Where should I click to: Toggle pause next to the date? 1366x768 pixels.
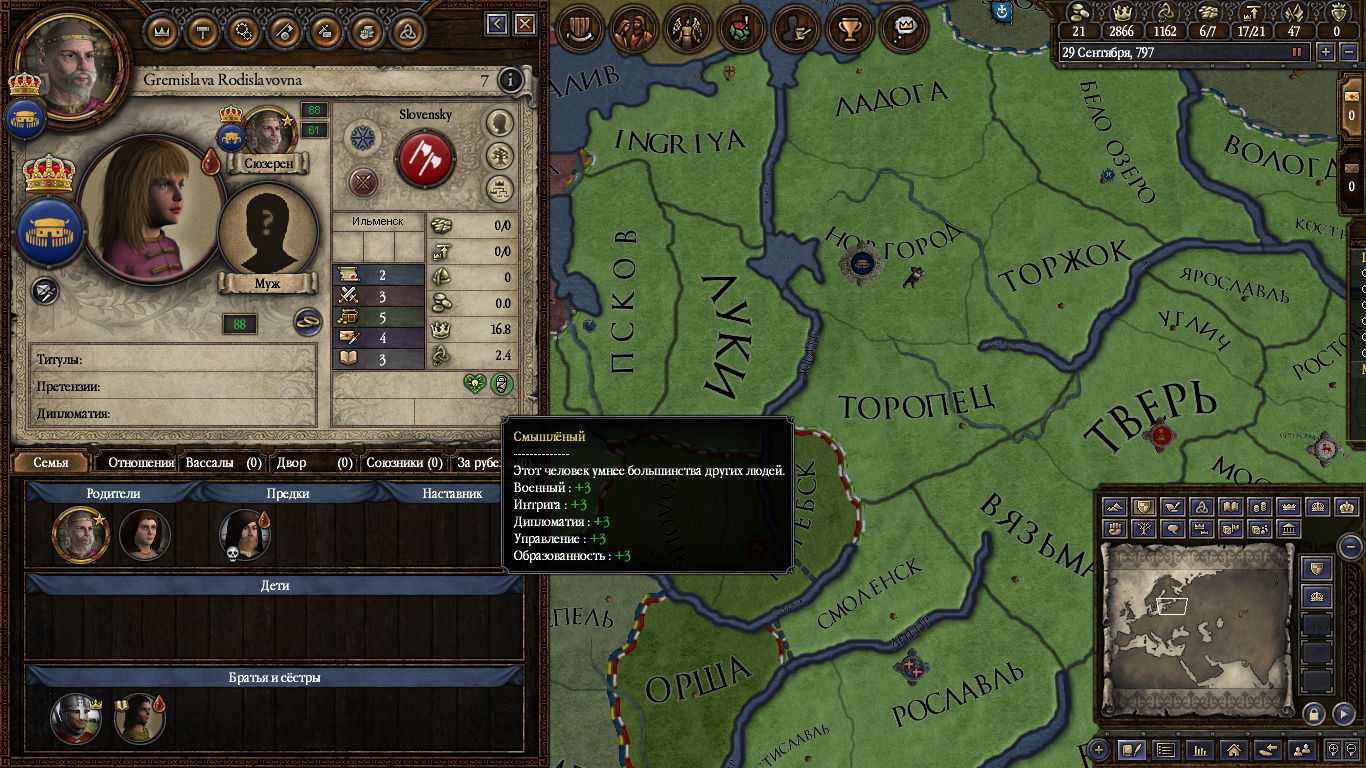pyautogui.click(x=1298, y=52)
